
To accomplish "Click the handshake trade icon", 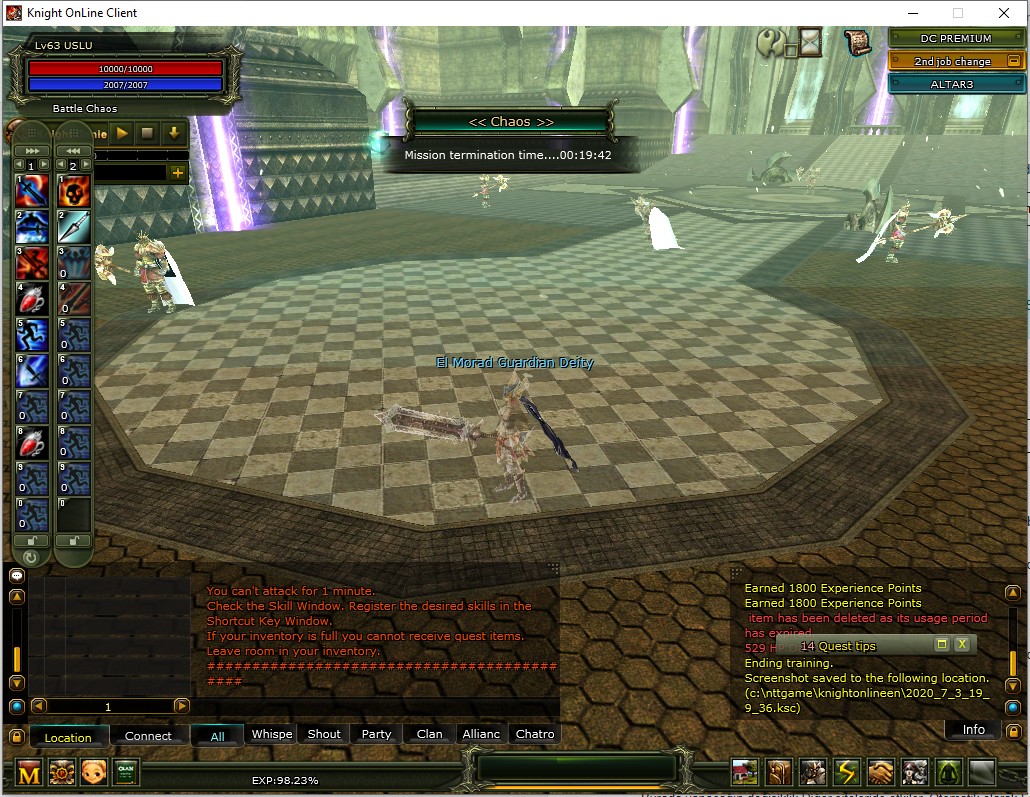I will [880, 772].
